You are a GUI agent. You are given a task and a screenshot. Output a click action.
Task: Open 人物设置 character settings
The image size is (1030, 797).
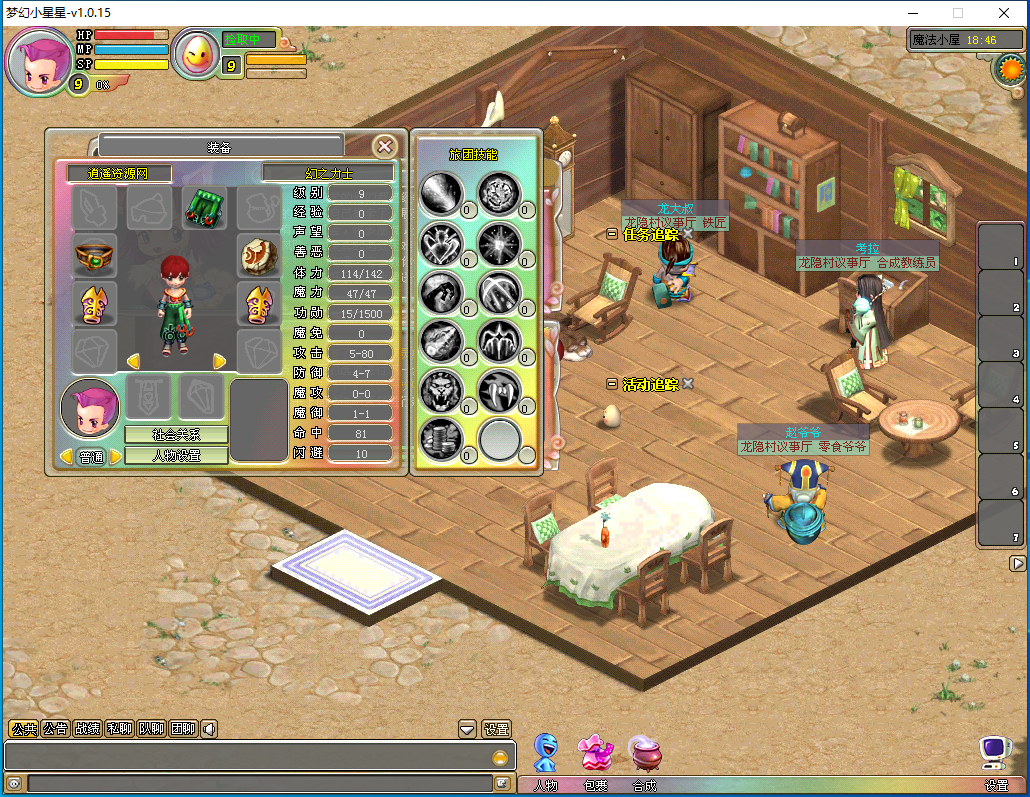[x=176, y=455]
